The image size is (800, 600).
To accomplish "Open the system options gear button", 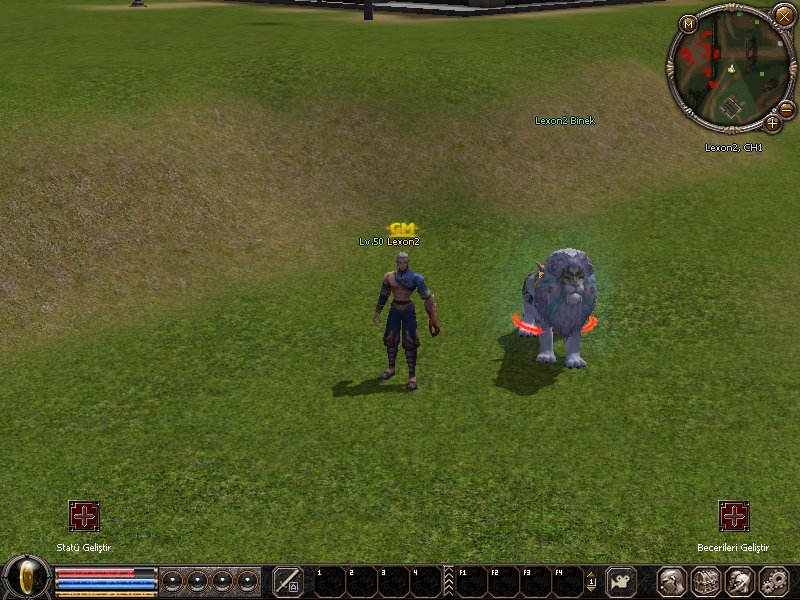I will click(774, 581).
